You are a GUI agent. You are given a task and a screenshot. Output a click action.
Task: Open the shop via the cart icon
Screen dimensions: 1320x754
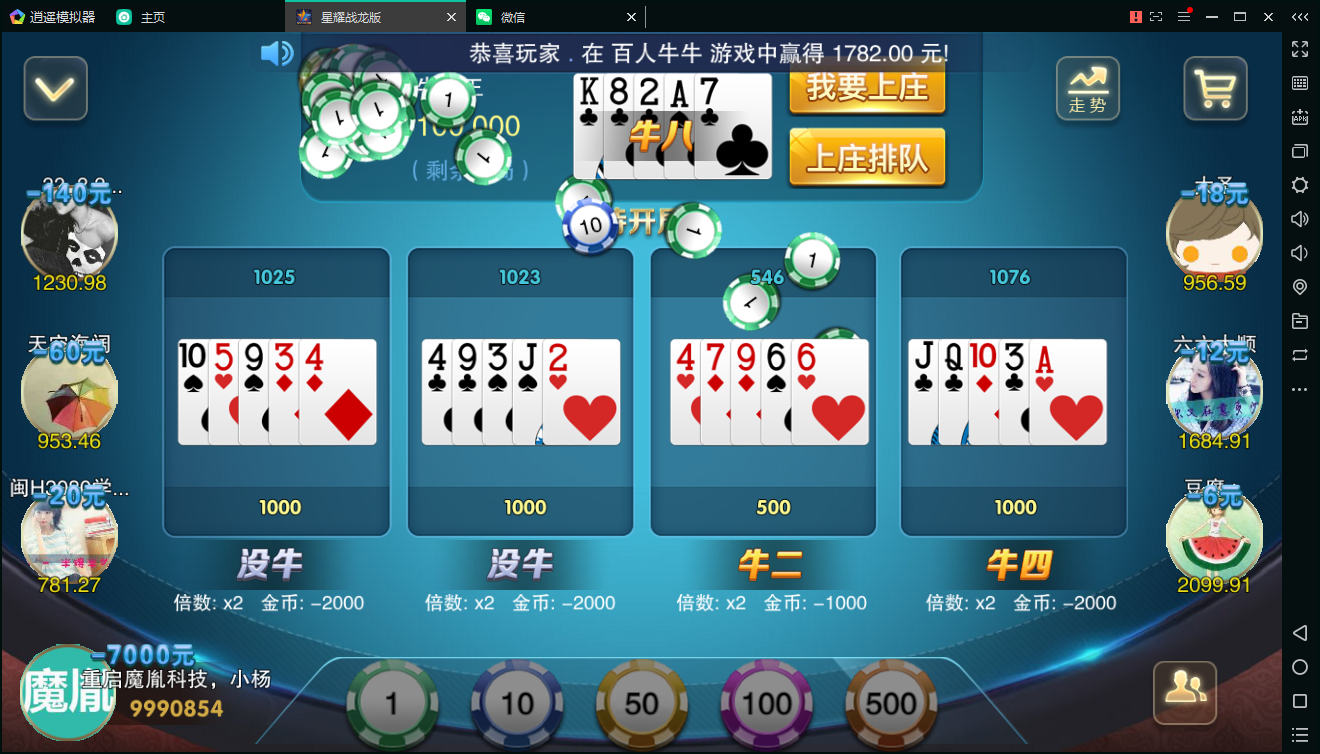pos(1214,88)
